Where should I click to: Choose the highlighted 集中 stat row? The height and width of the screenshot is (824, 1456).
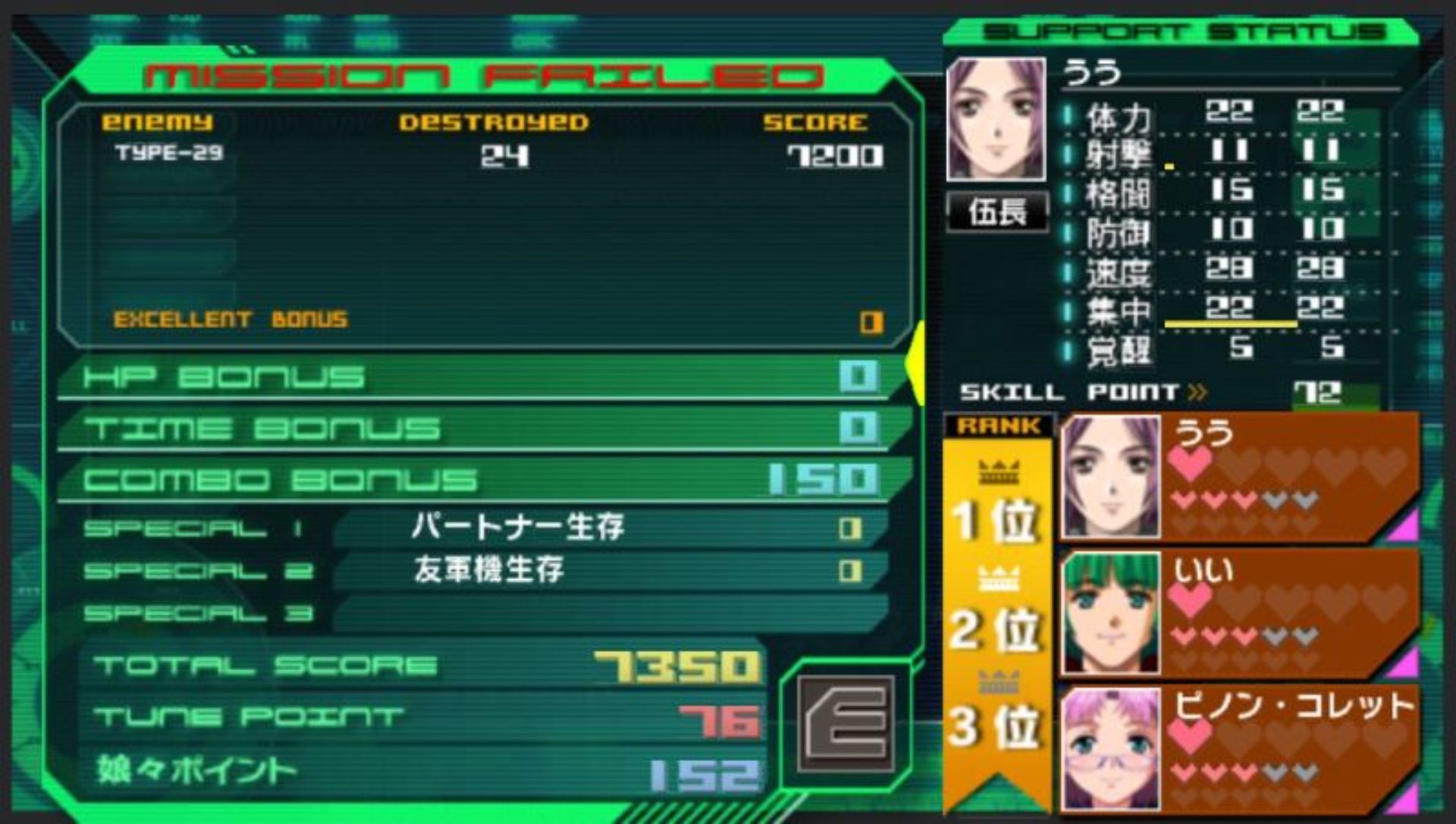[1228, 309]
